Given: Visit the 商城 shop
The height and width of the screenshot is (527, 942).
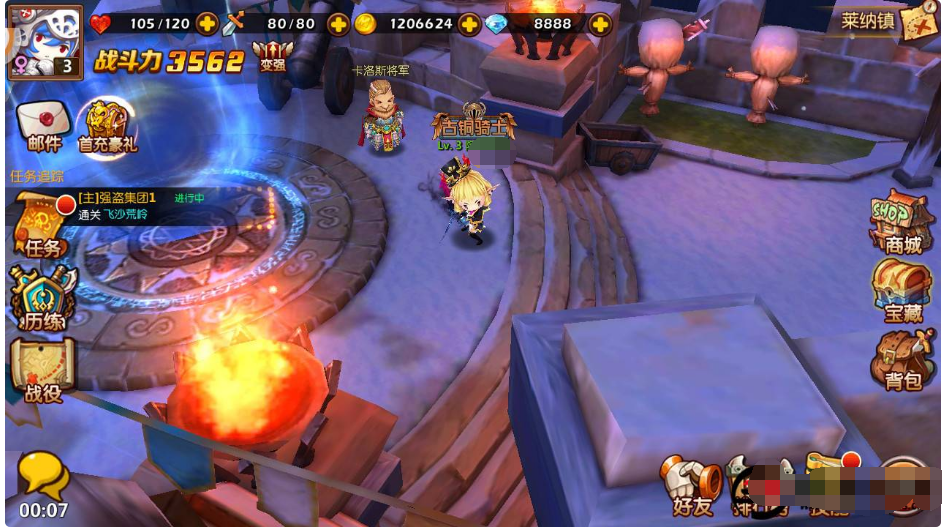Looking at the screenshot, I should pos(901,222).
